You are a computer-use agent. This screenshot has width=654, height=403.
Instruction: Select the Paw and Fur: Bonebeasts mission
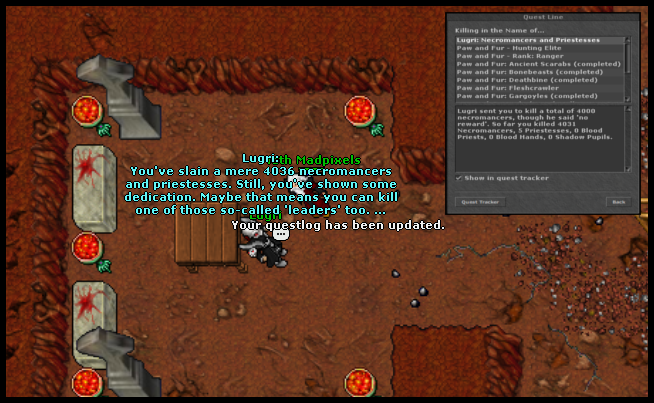(531, 72)
